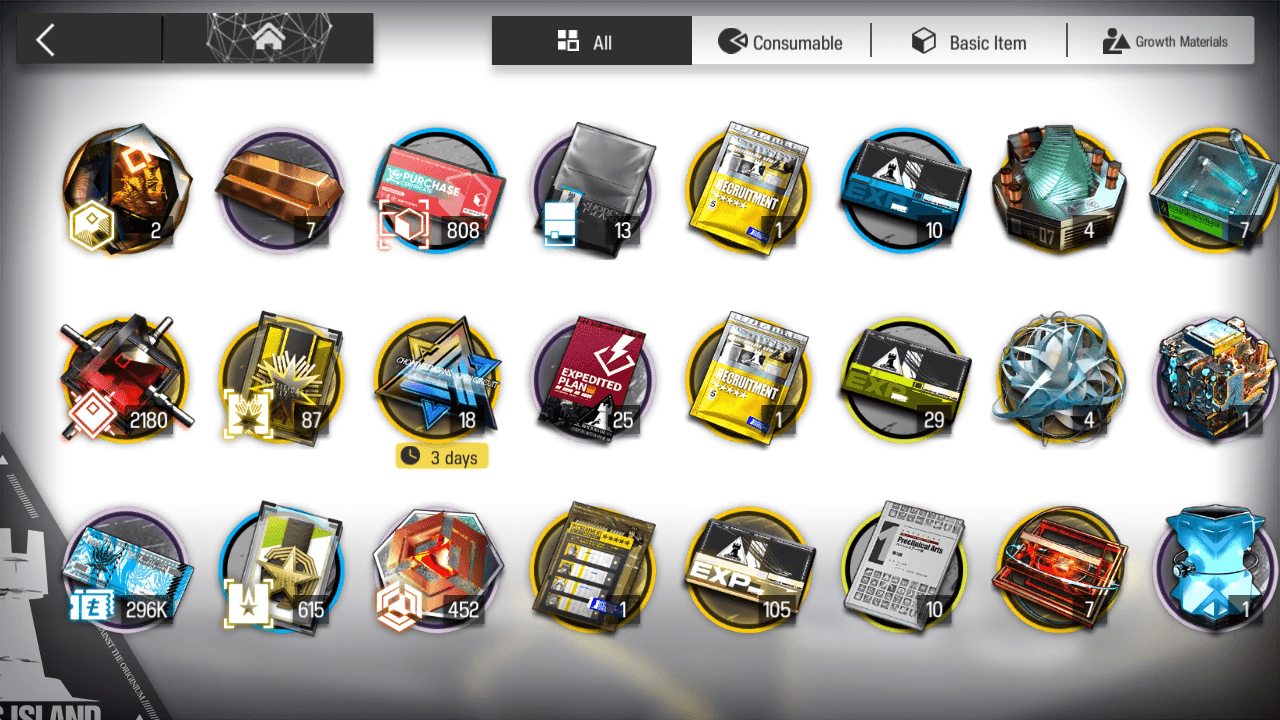Image resolution: width=1280 pixels, height=720 pixels.
Task: Go back with the arrow button
Action: [x=46, y=40]
